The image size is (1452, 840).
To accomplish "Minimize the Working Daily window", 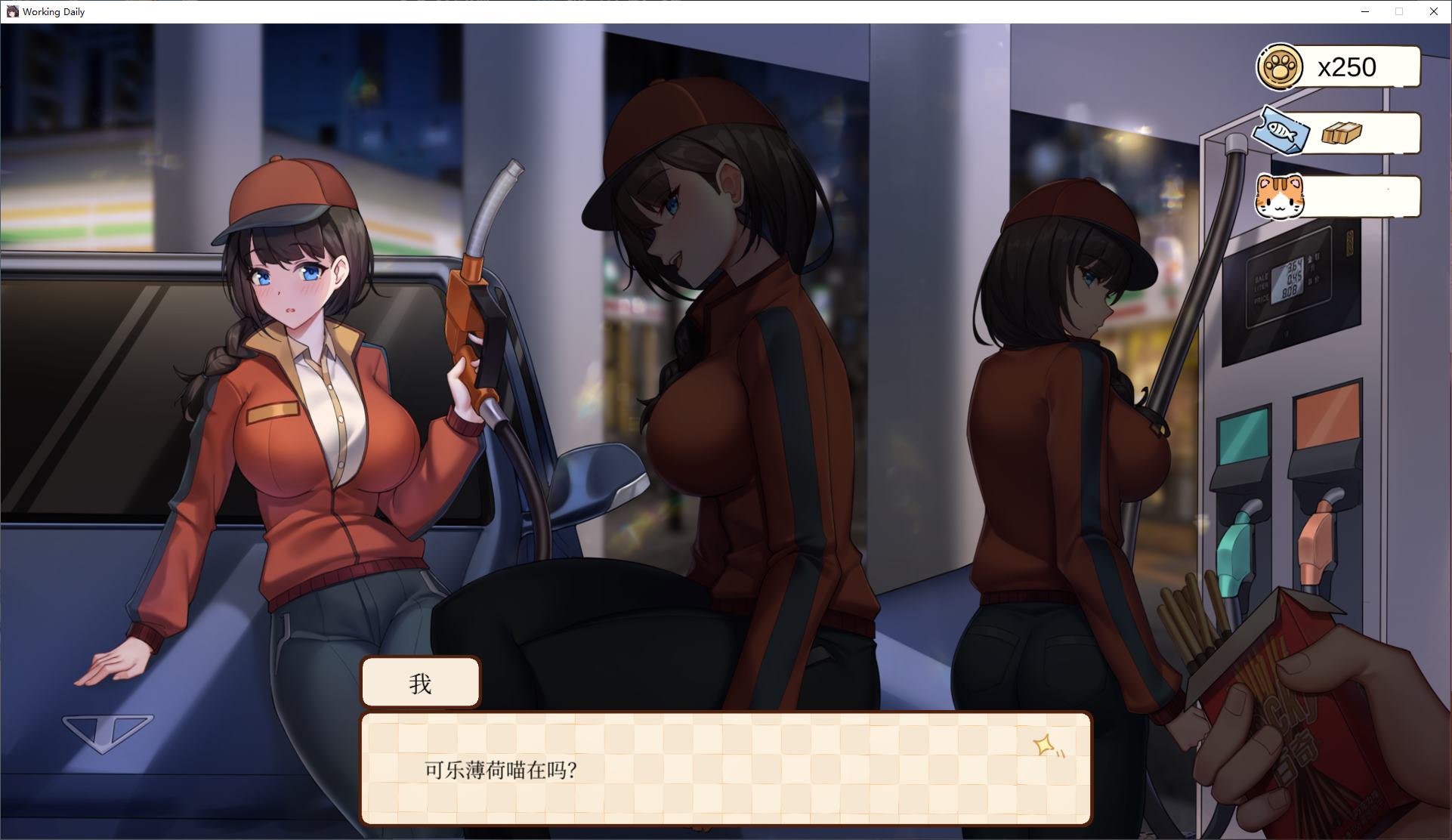I will (x=1364, y=11).
